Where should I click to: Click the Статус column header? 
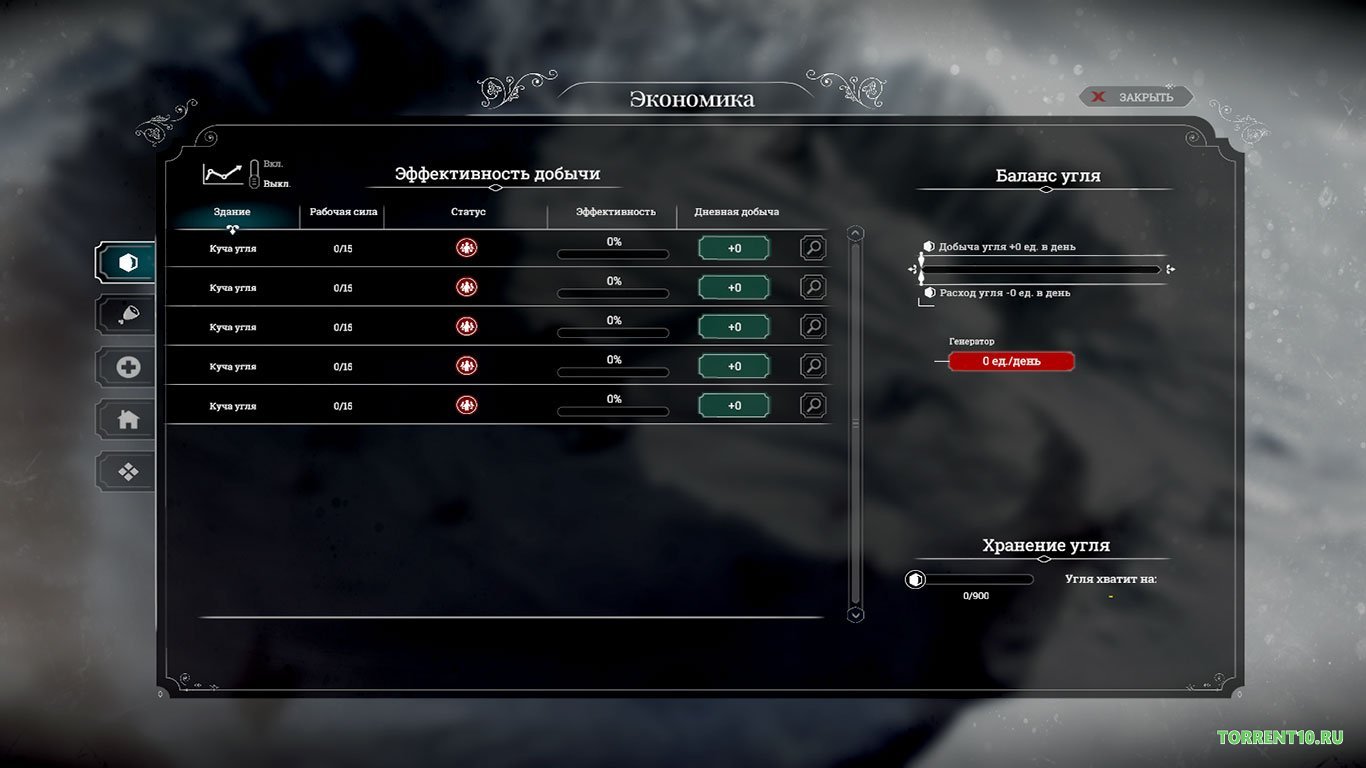(467, 212)
